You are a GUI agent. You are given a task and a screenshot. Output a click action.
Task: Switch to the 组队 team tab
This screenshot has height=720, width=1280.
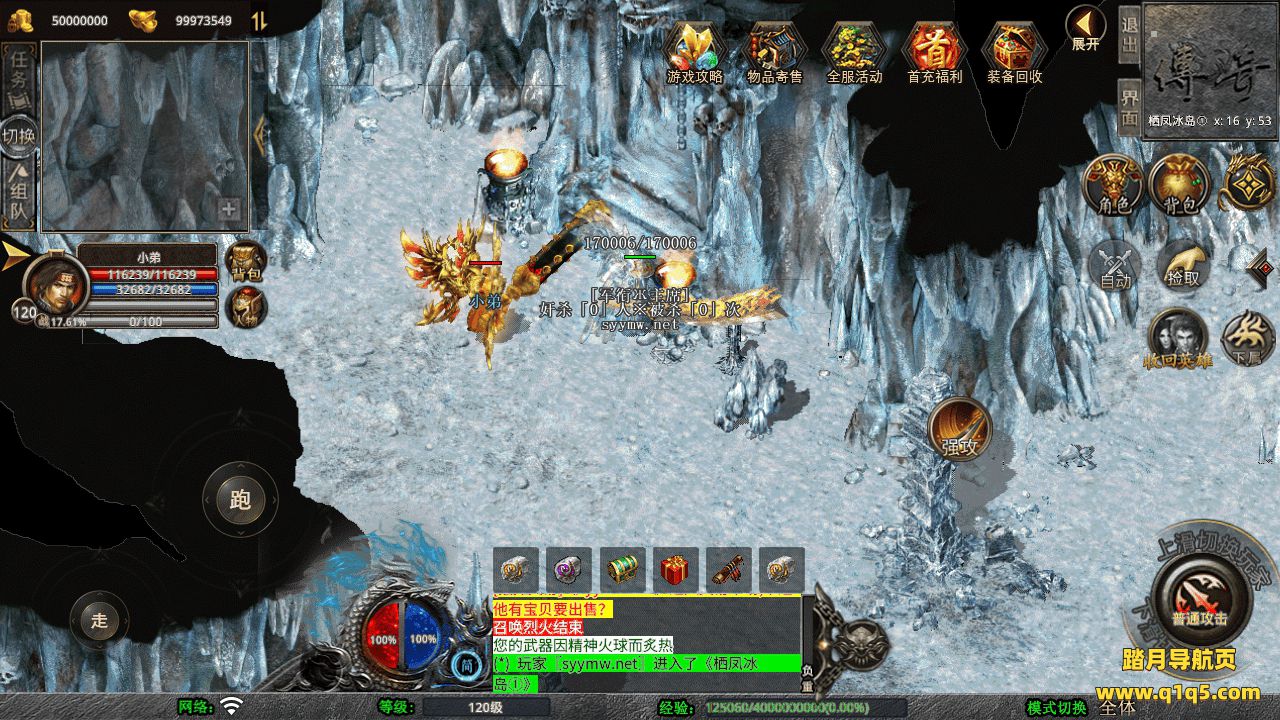(19, 194)
